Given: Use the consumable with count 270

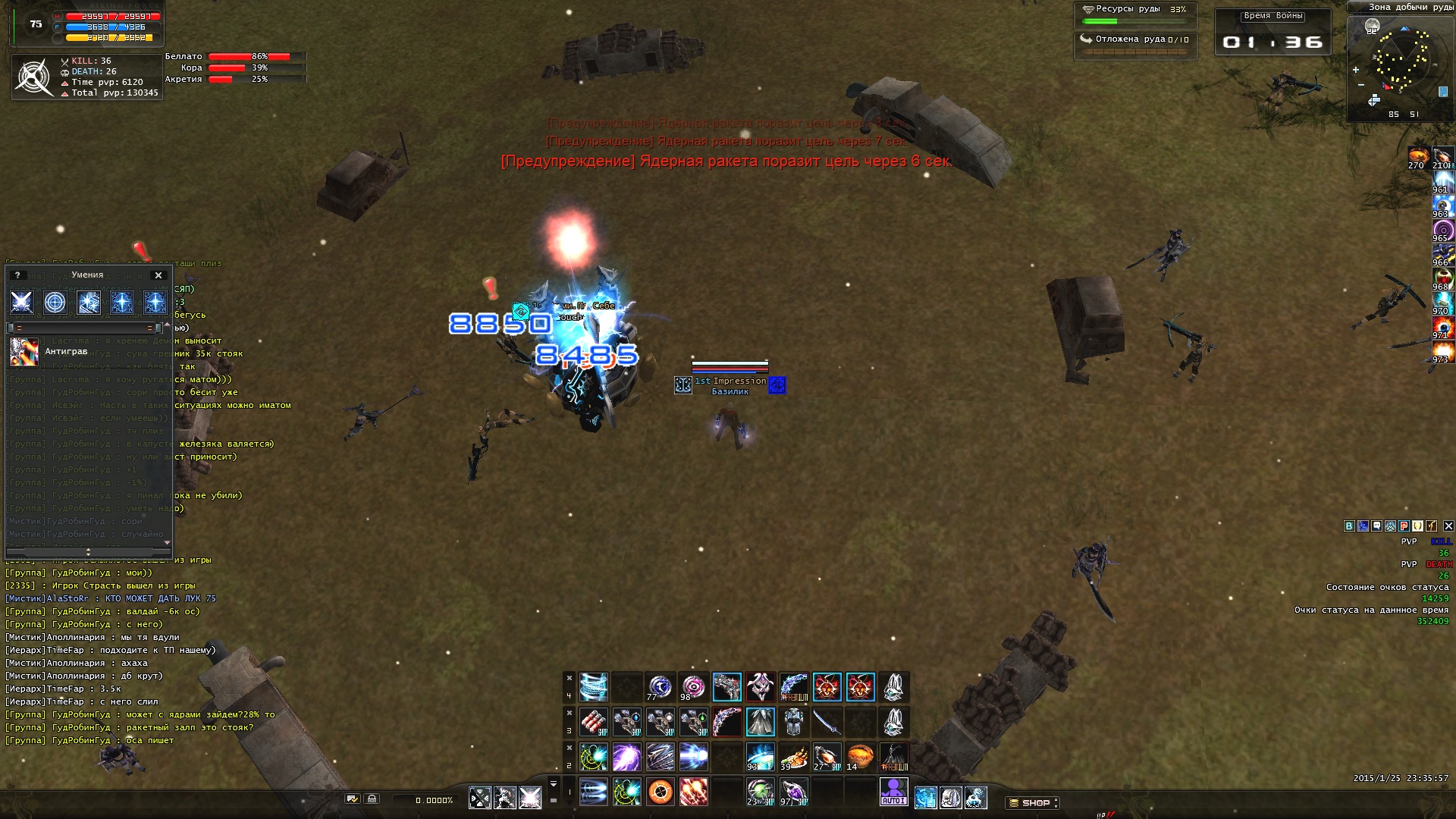Looking at the screenshot, I should pyautogui.click(x=1418, y=158).
